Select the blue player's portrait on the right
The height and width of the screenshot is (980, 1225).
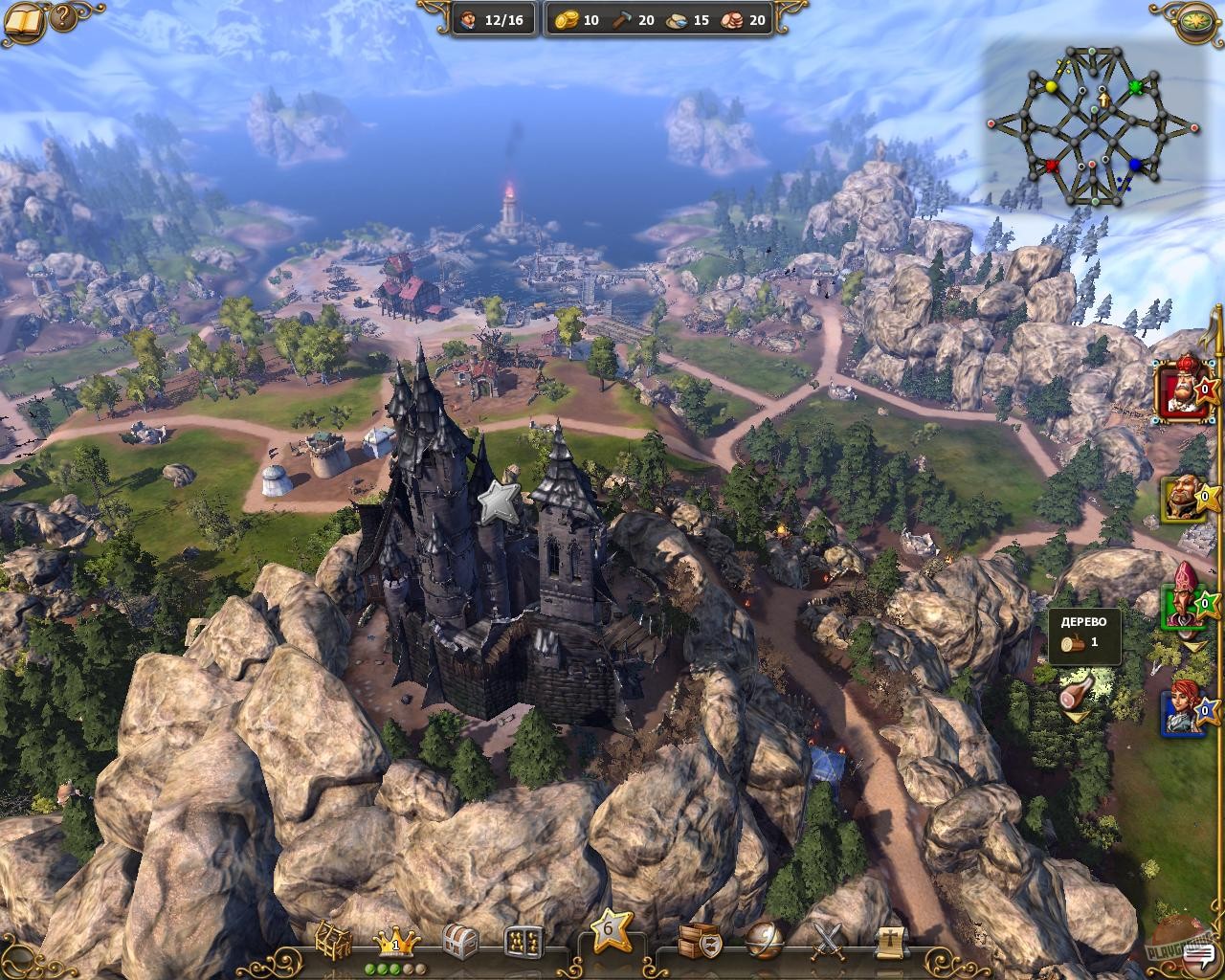1181,712
